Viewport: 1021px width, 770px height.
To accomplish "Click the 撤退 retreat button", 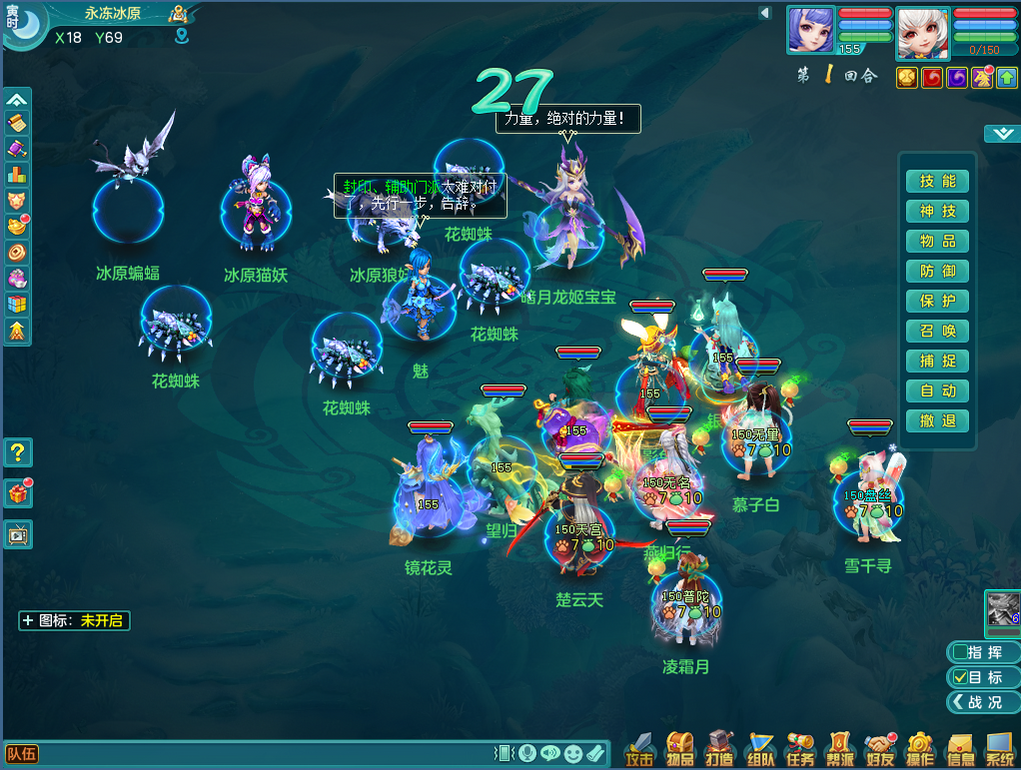I will [938, 421].
